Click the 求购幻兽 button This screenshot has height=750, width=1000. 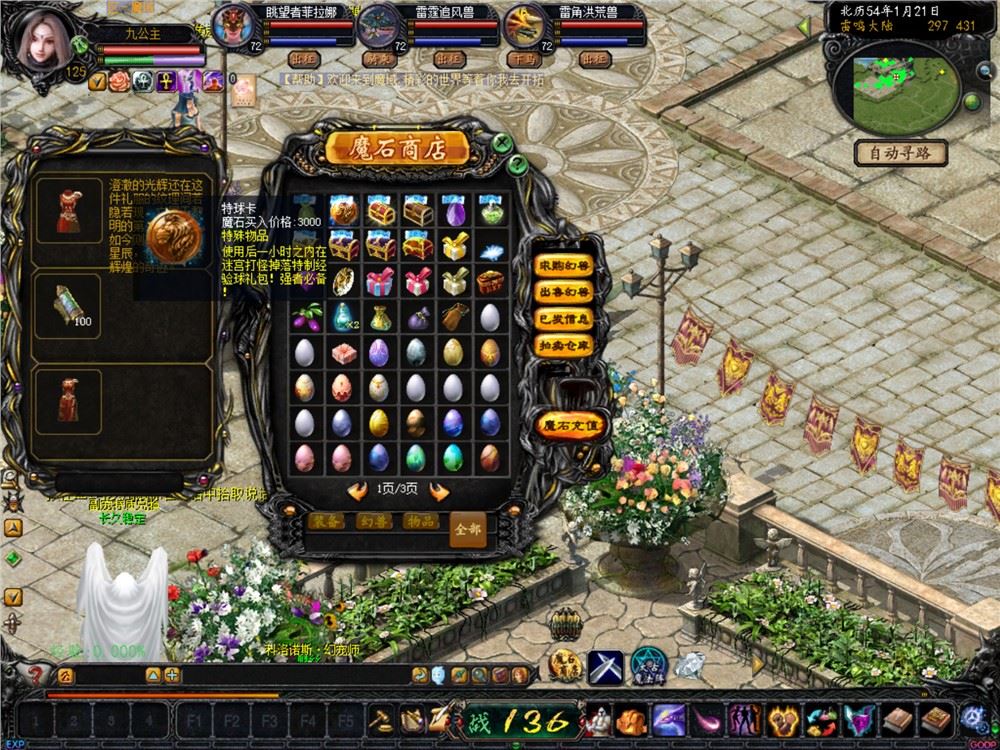click(565, 265)
